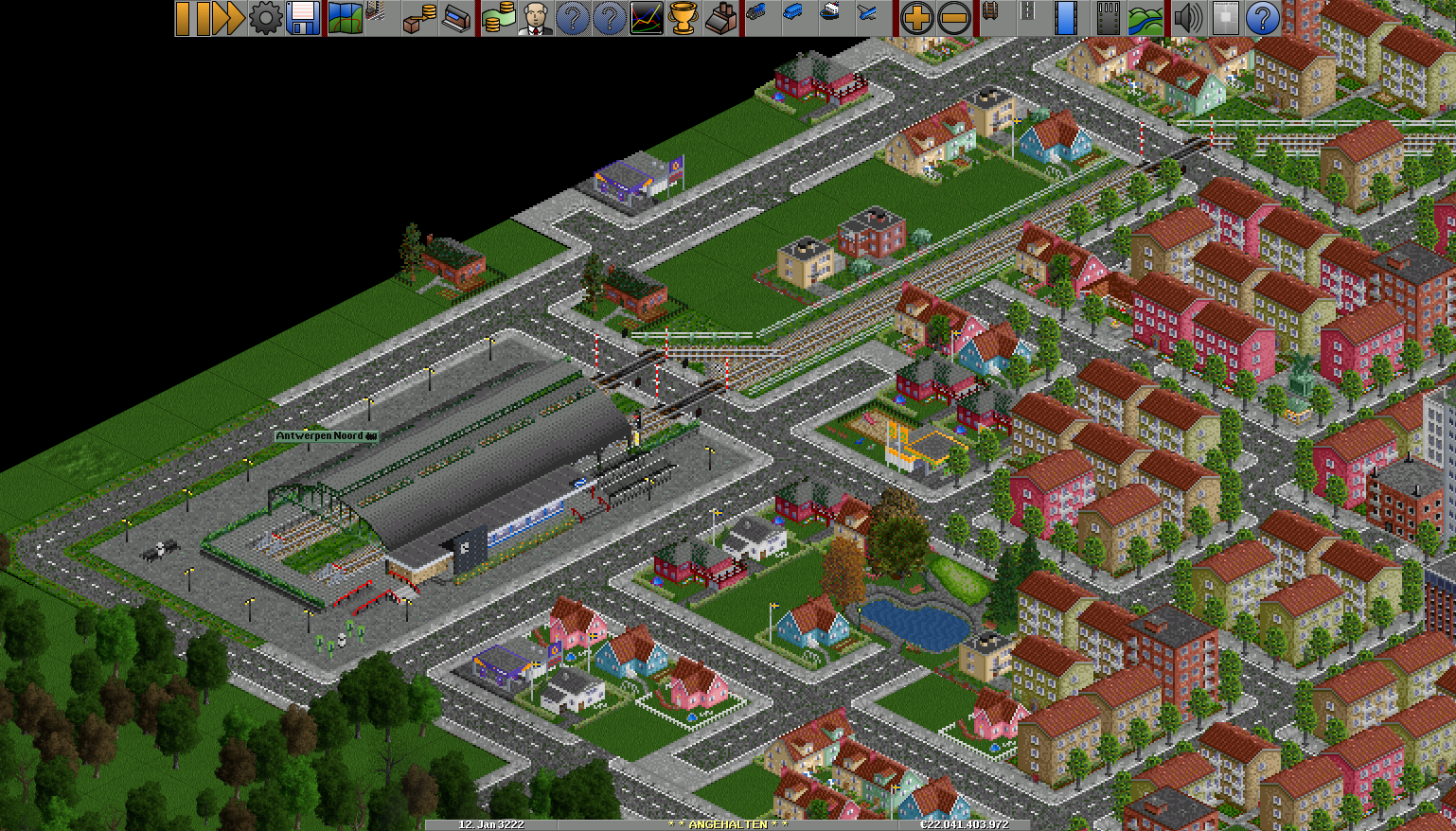Screen dimensions: 1456x831
Task: Open the company station list
Action: [456, 18]
